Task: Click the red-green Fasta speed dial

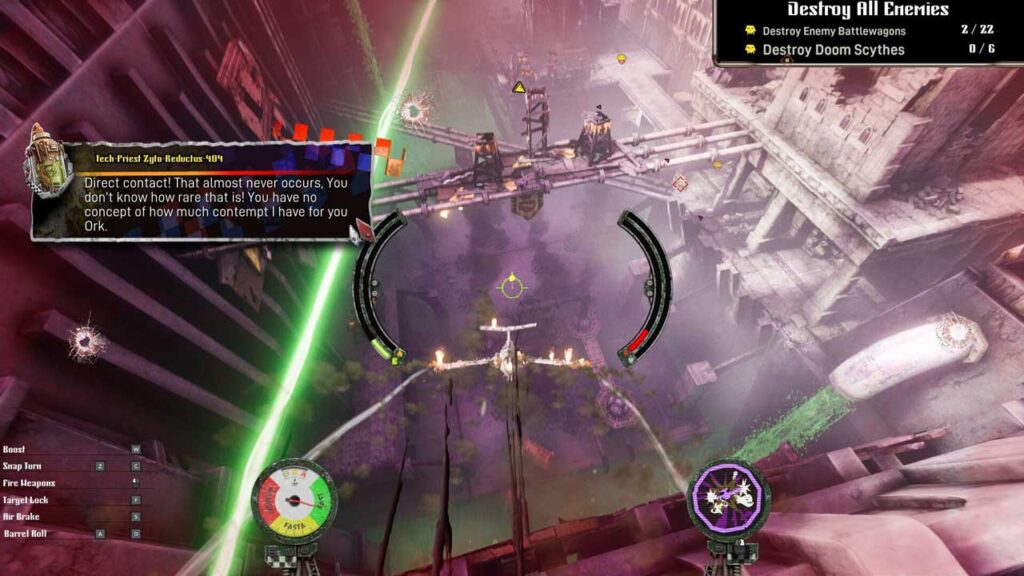Action: click(x=293, y=498)
